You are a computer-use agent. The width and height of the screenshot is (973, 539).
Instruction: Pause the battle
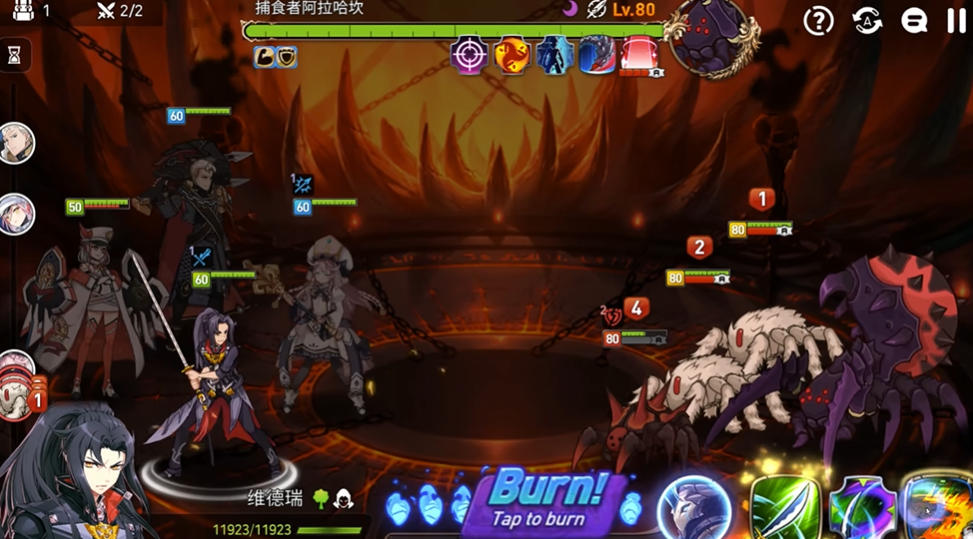pos(957,21)
